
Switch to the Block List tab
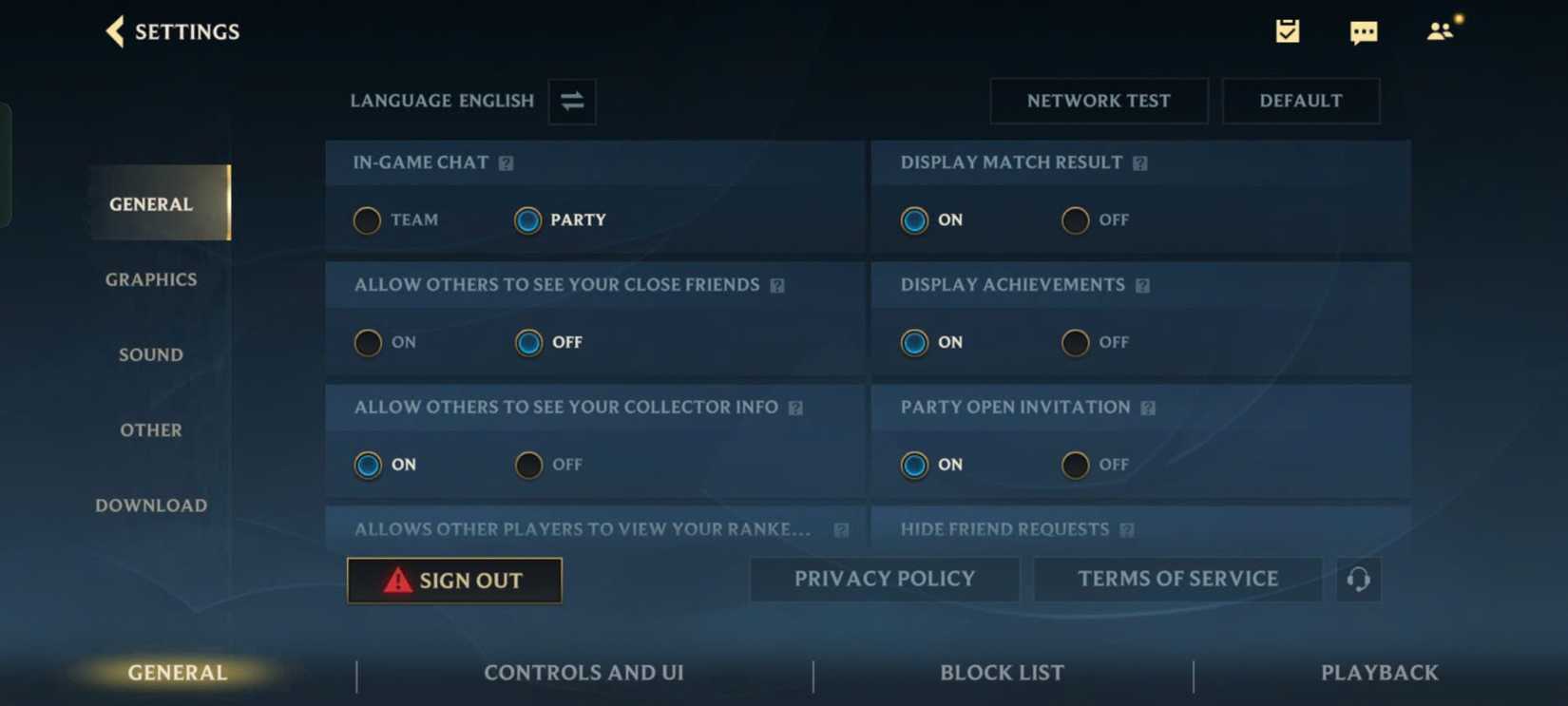[x=1001, y=673]
